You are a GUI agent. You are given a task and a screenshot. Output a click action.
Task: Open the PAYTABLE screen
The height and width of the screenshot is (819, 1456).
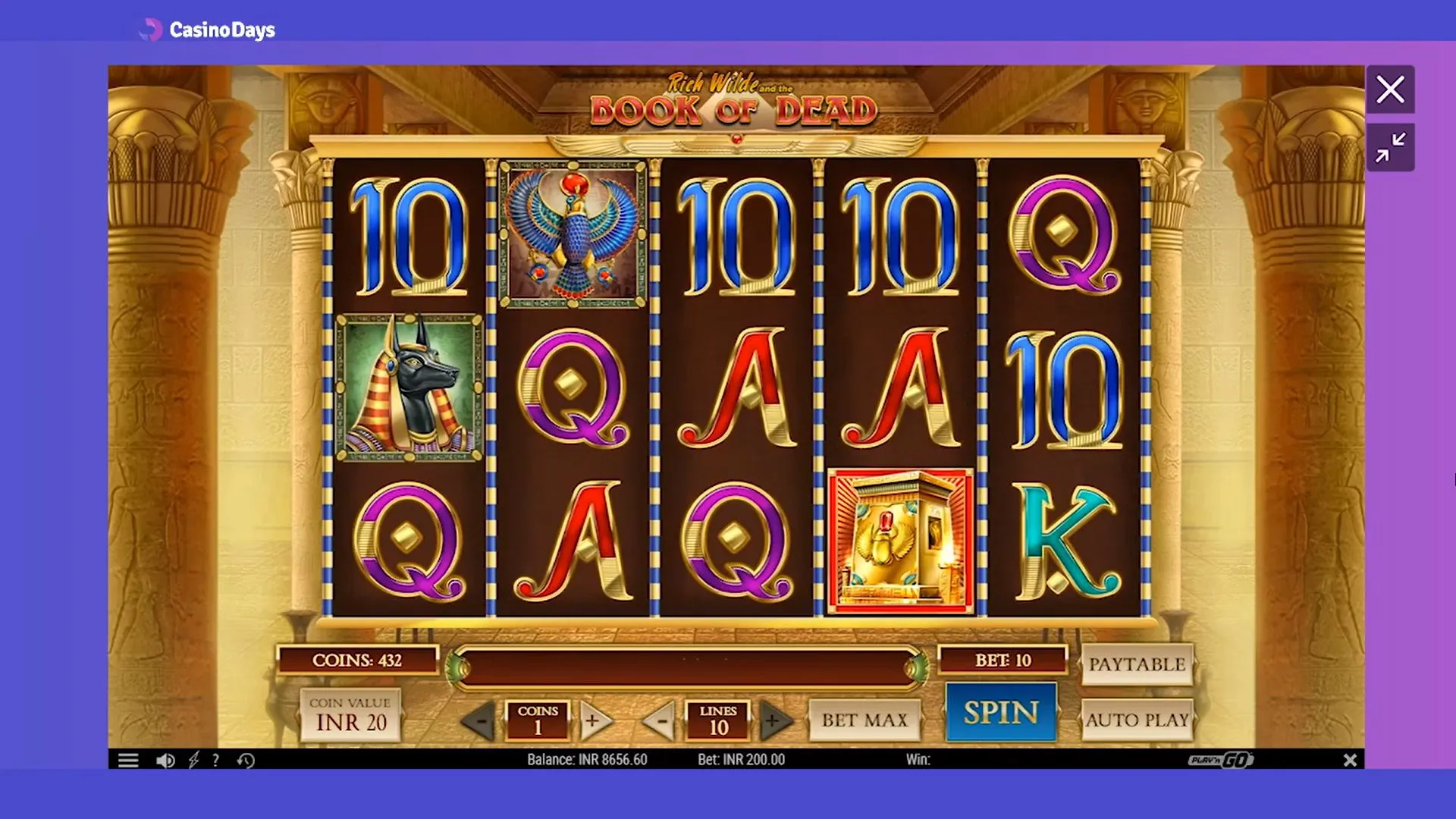1137,664
